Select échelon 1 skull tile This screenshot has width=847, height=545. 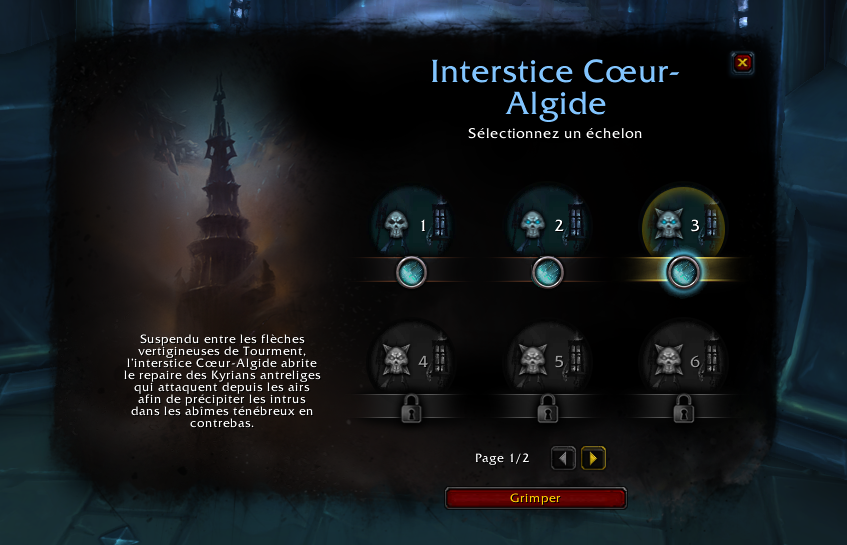point(410,226)
